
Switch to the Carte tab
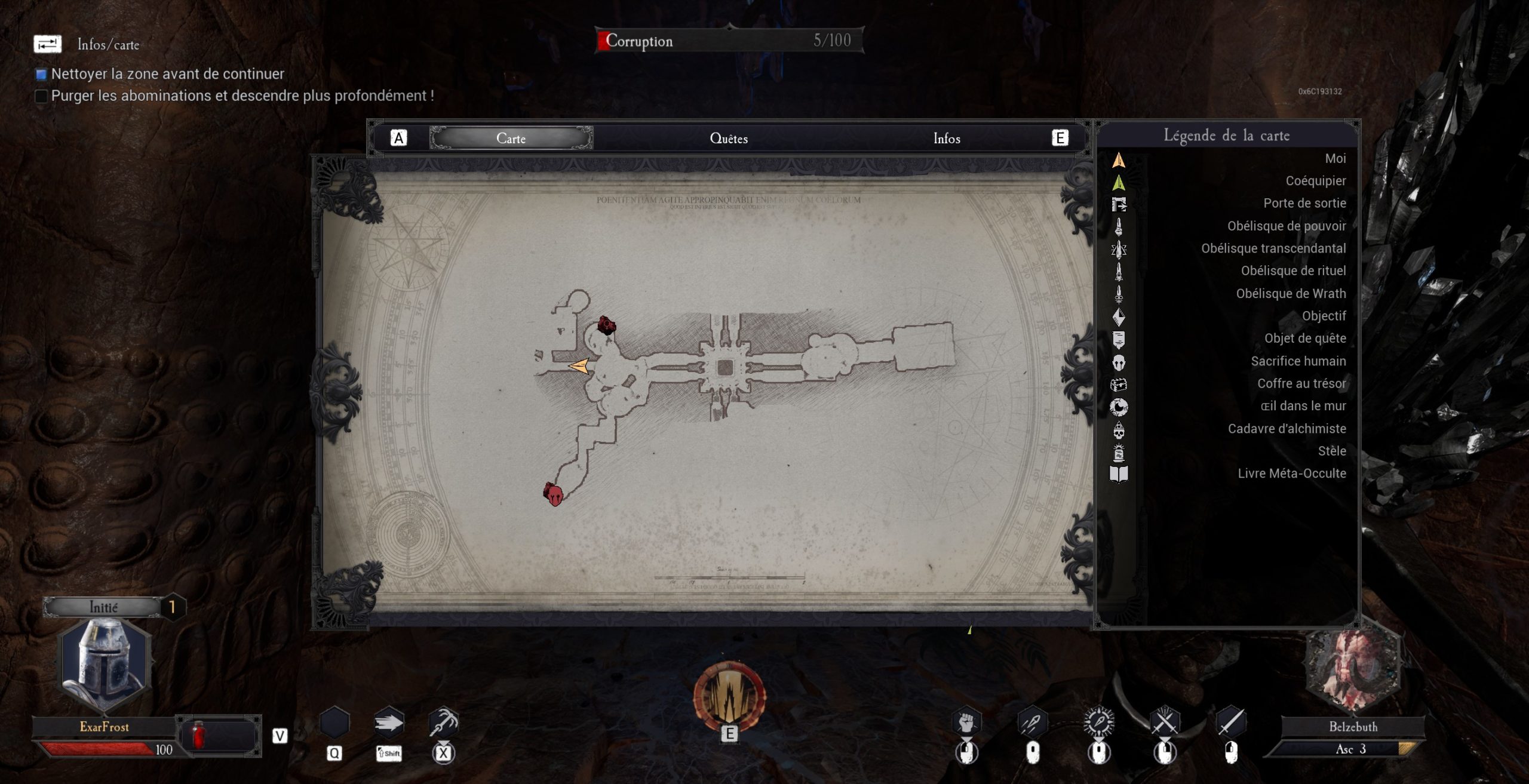pyautogui.click(x=511, y=139)
